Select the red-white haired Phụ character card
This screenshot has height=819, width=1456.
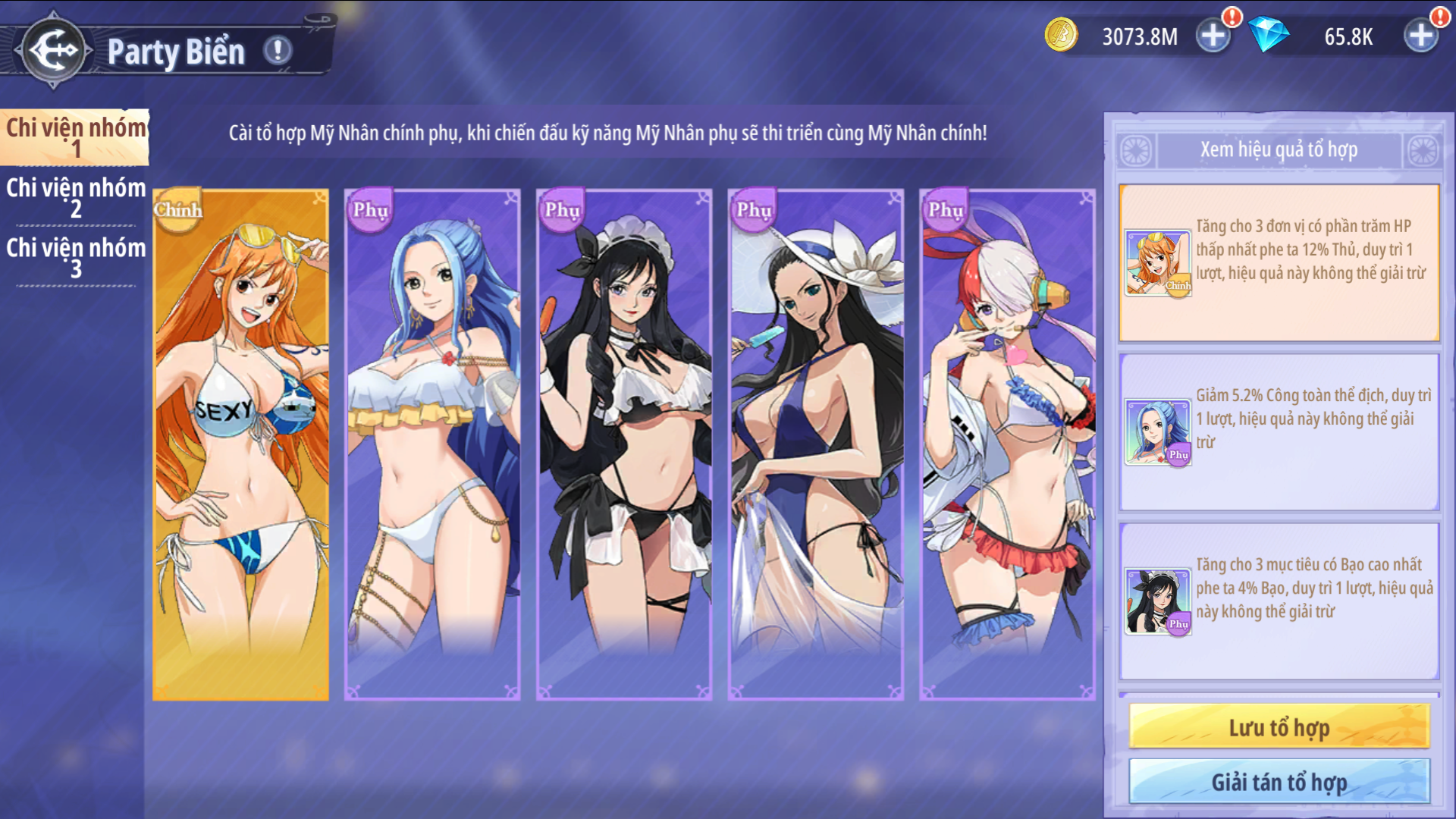1008,444
